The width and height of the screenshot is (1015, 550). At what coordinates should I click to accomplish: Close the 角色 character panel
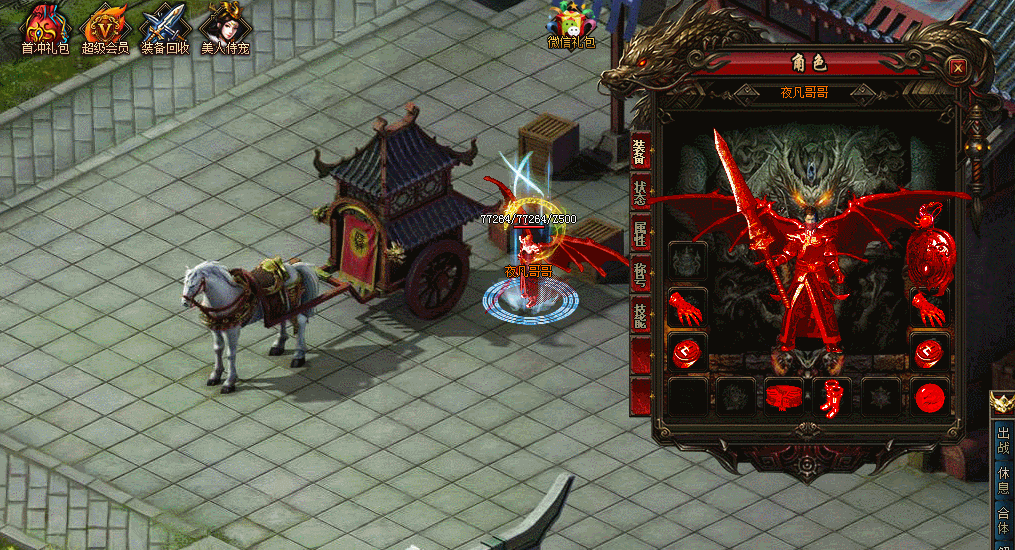click(957, 67)
